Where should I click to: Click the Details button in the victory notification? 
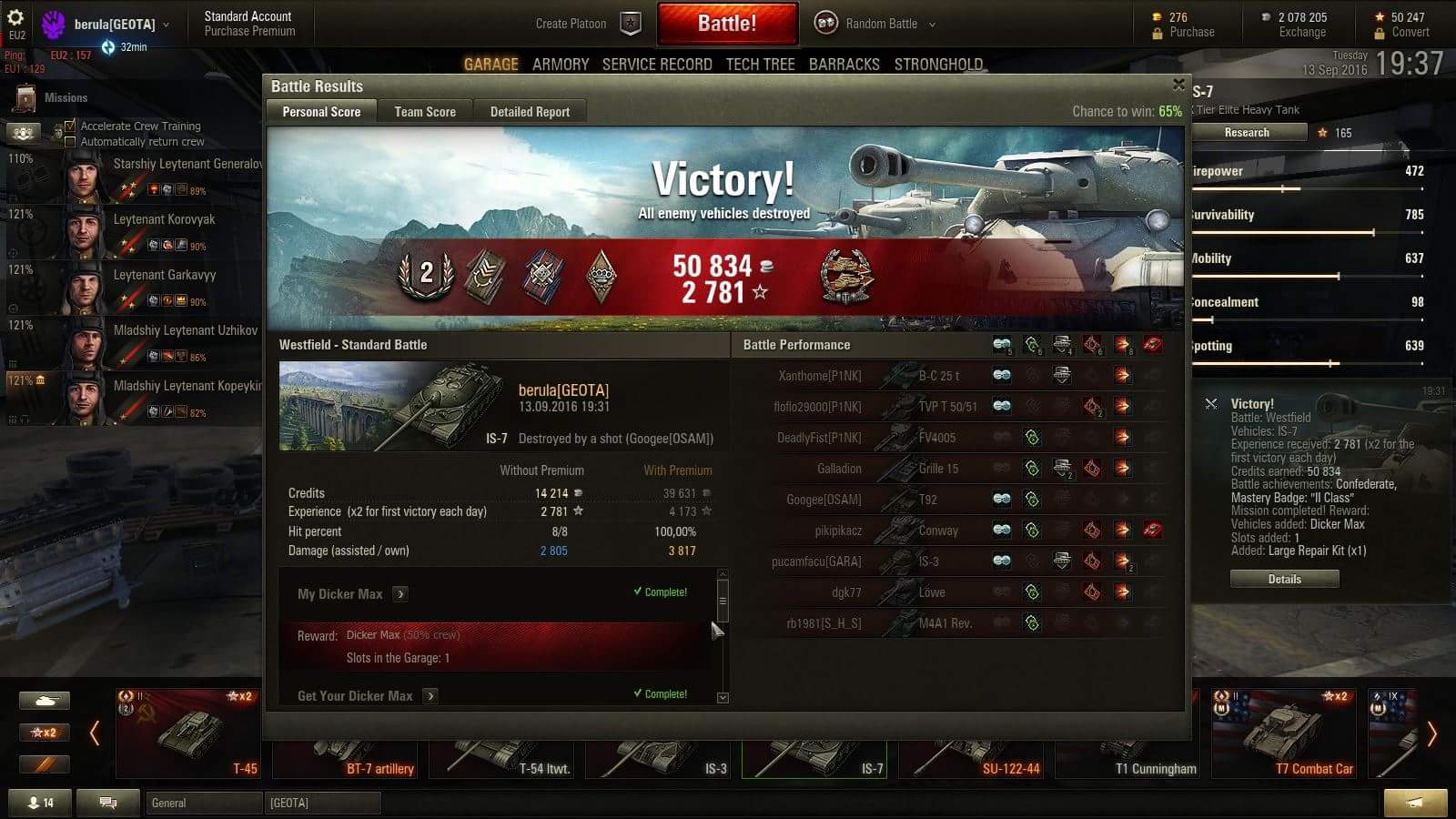click(x=1284, y=579)
